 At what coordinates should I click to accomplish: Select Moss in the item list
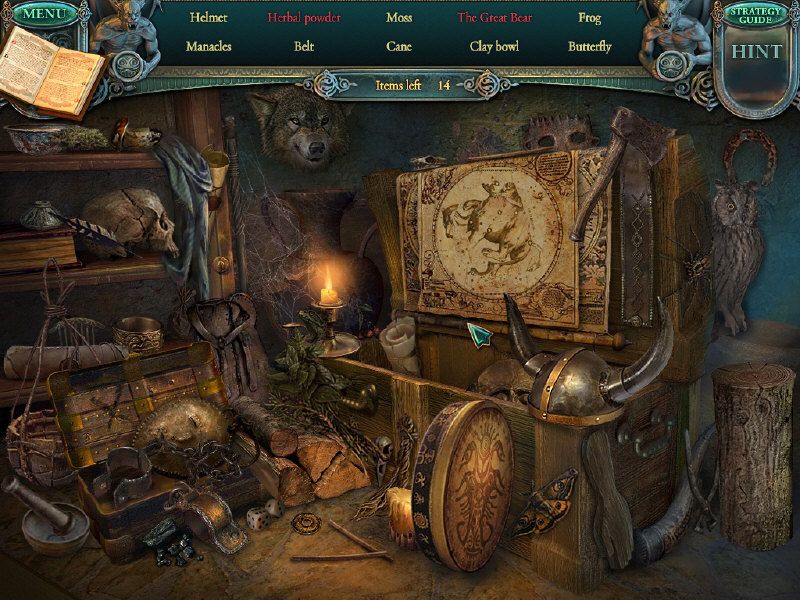(399, 18)
